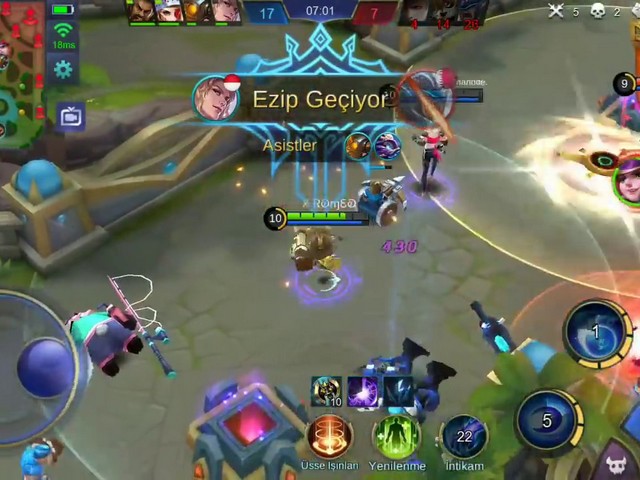
Task: Activate Üsse Işınlan recall spell
Action: coord(329,436)
